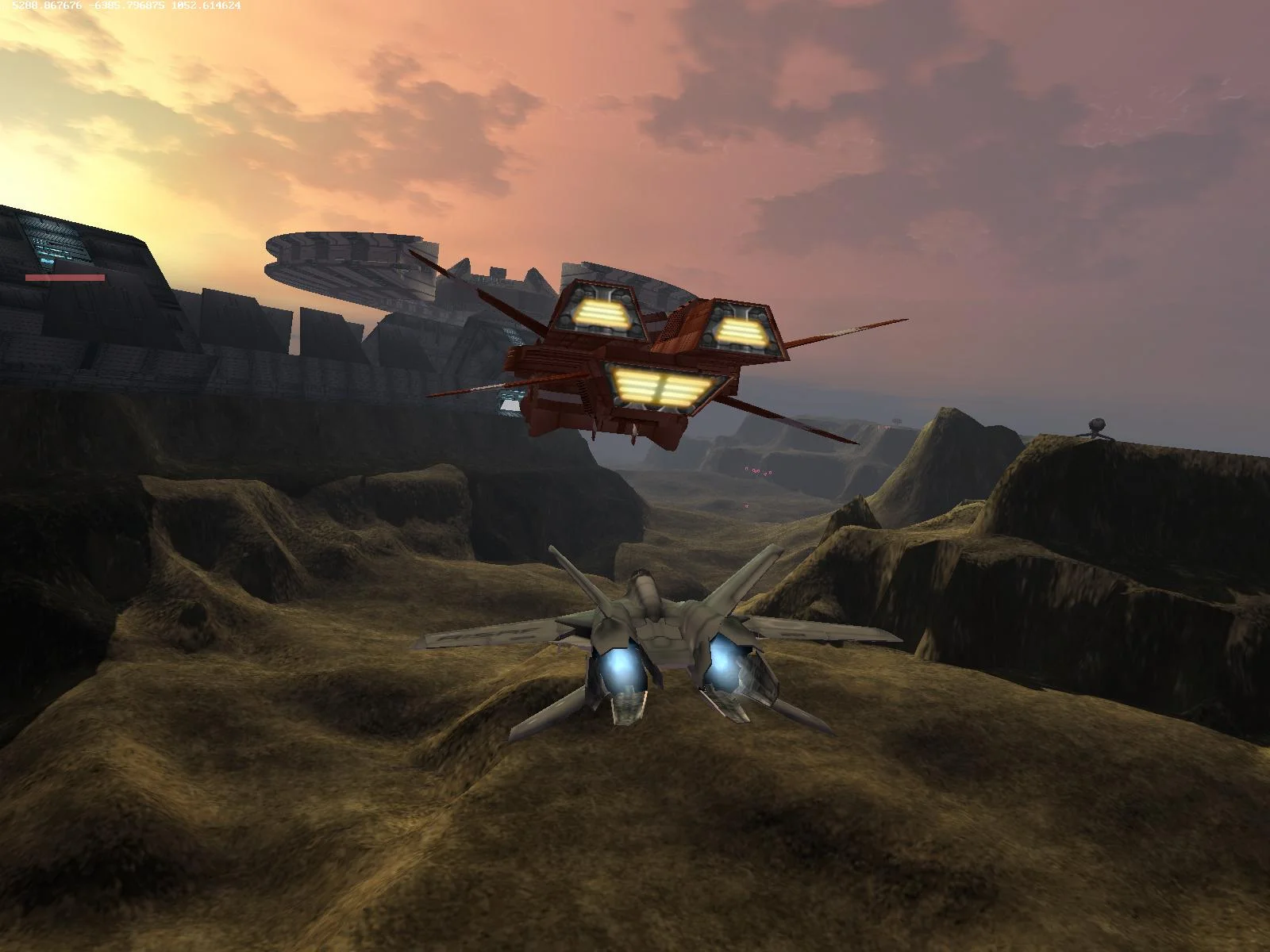Click the distant structure on the far ridge

898,421
